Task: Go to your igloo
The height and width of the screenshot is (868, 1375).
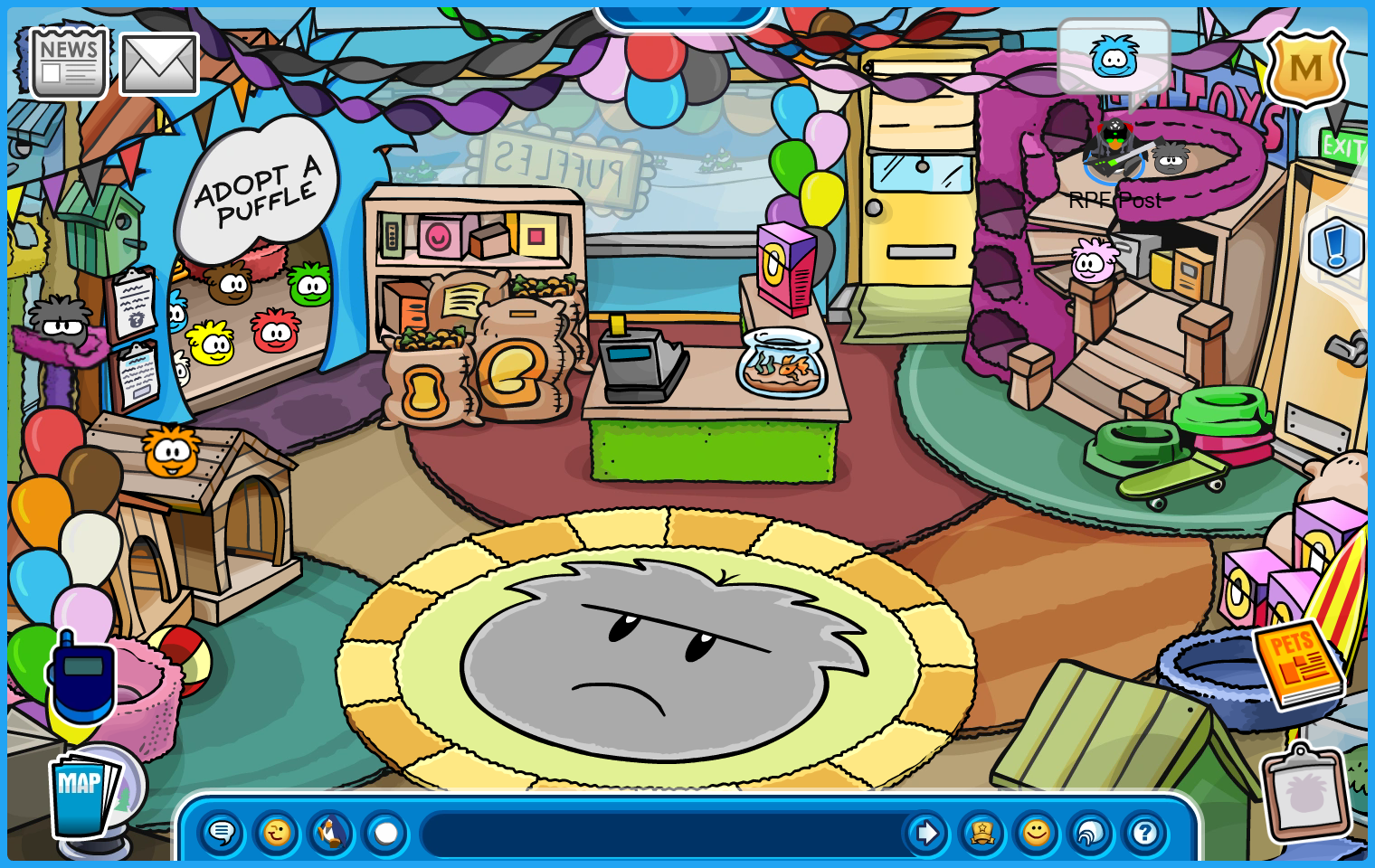Action: click(x=1090, y=832)
